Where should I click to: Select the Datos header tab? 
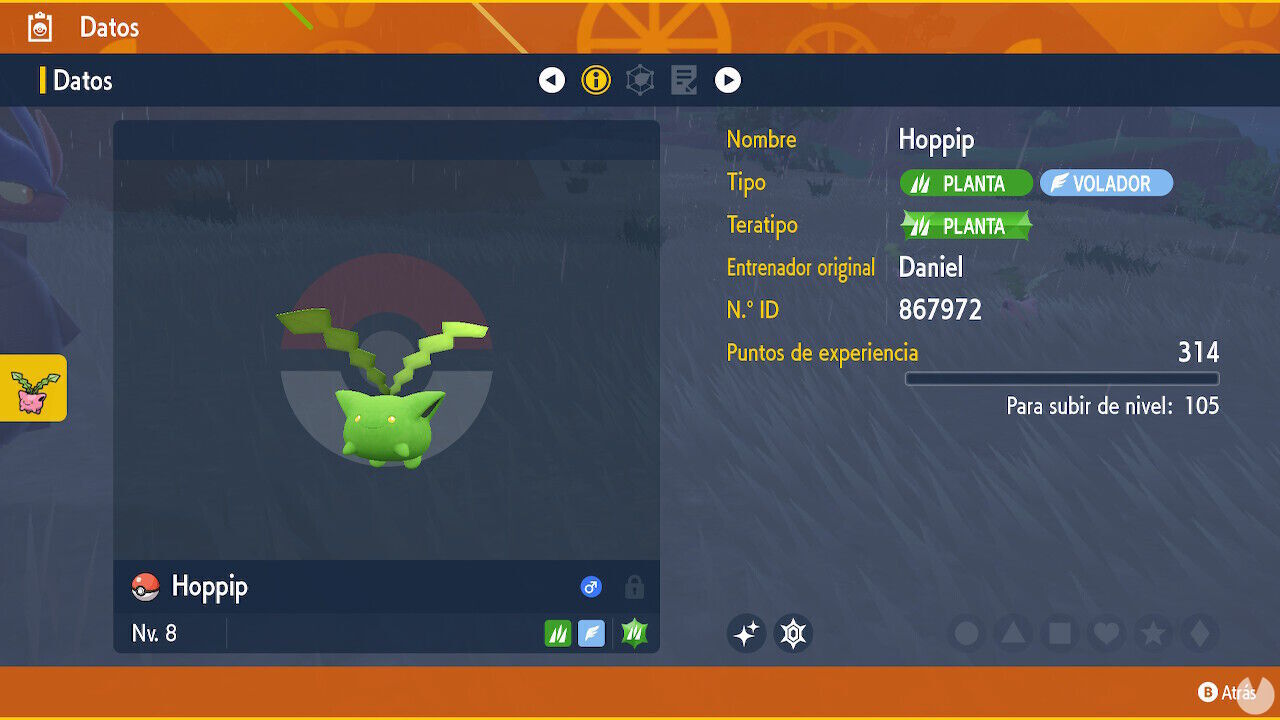point(80,80)
